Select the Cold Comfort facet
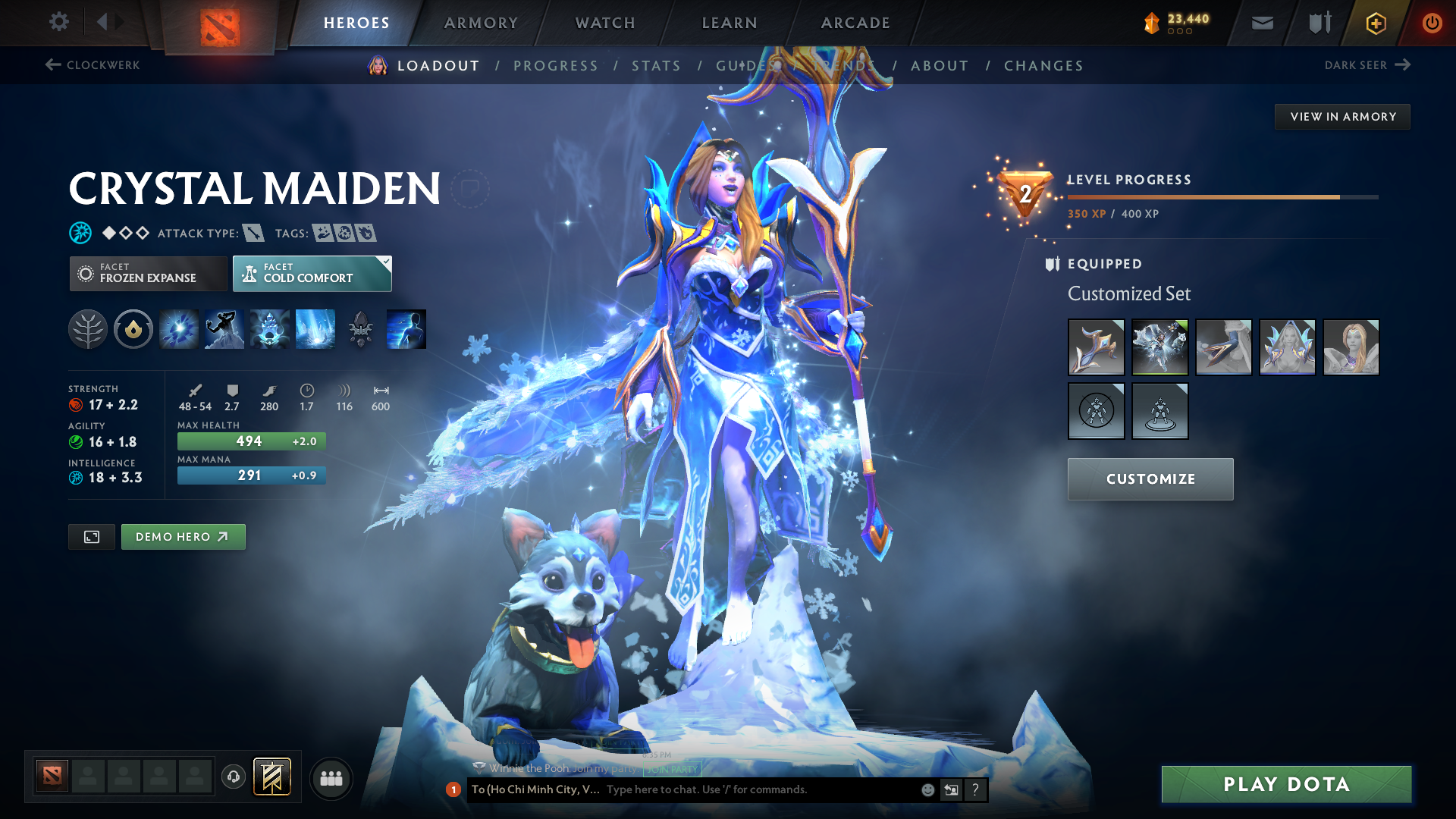This screenshot has height=819, width=1456. (311, 273)
